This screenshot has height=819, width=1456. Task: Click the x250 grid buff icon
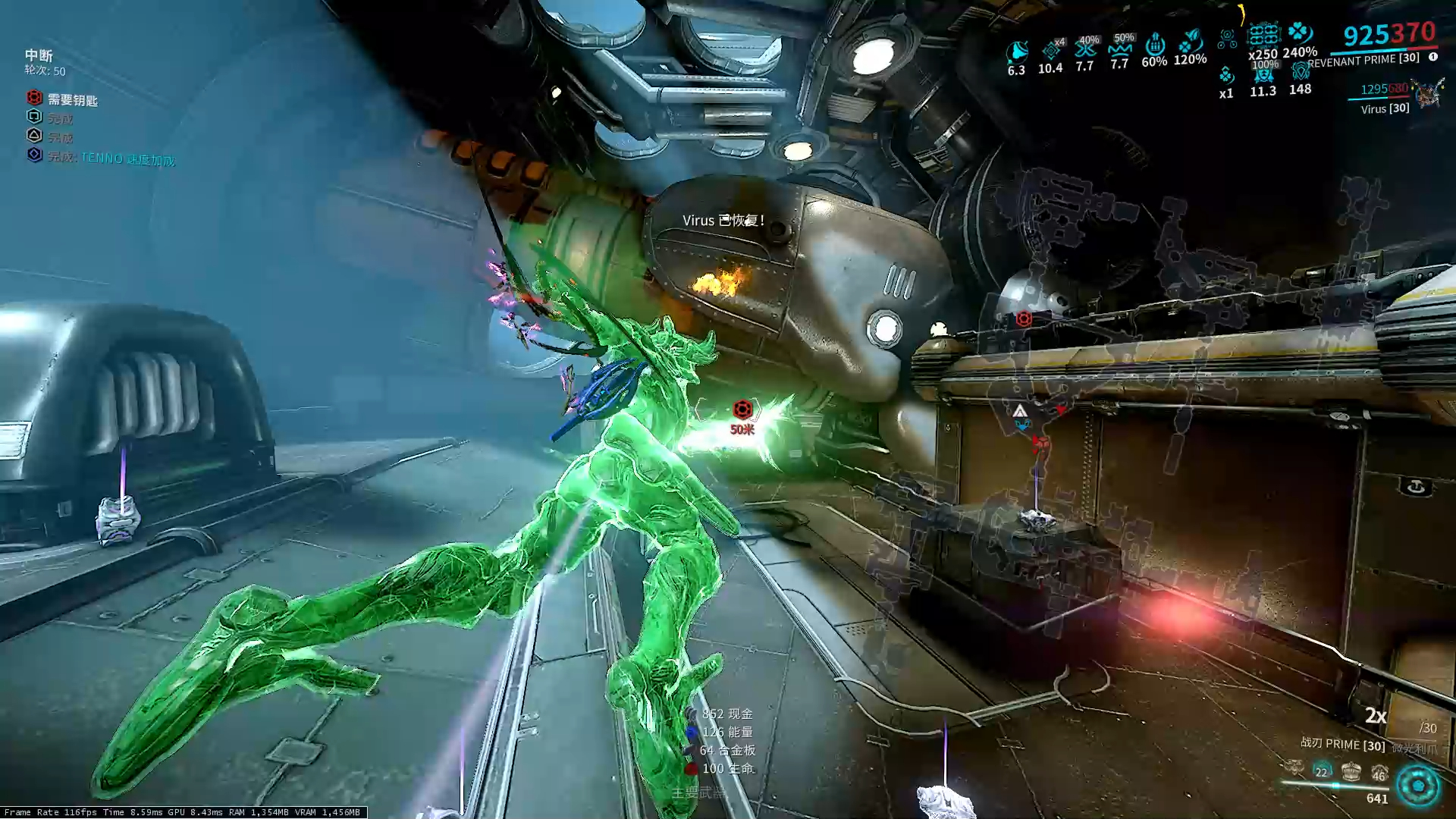pos(1263,35)
